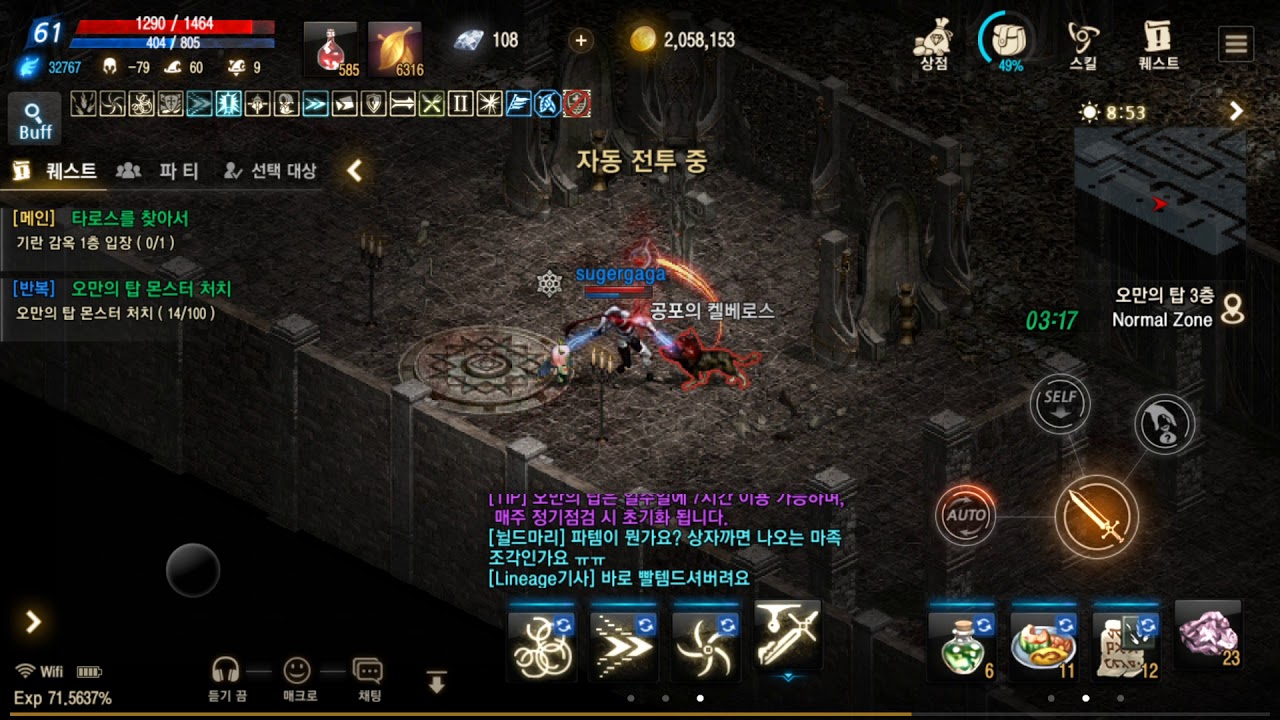1280x720 pixels.
Task: Add diamonds with the plus button
Action: click(581, 40)
